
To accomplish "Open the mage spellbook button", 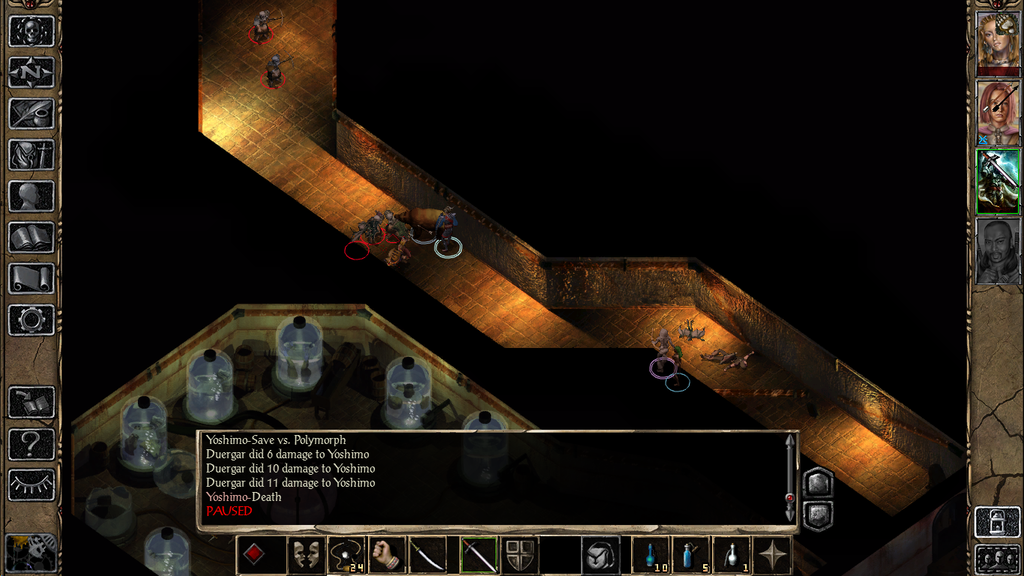I will click(31, 237).
